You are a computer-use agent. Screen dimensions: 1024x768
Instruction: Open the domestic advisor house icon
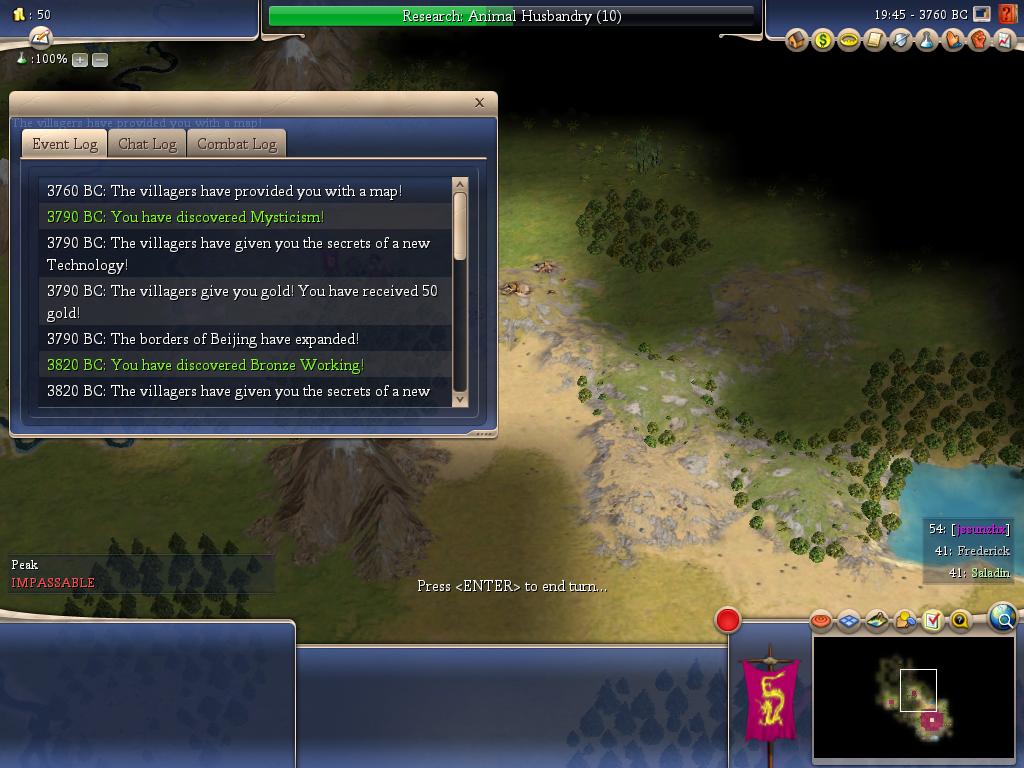pyautogui.click(x=797, y=40)
